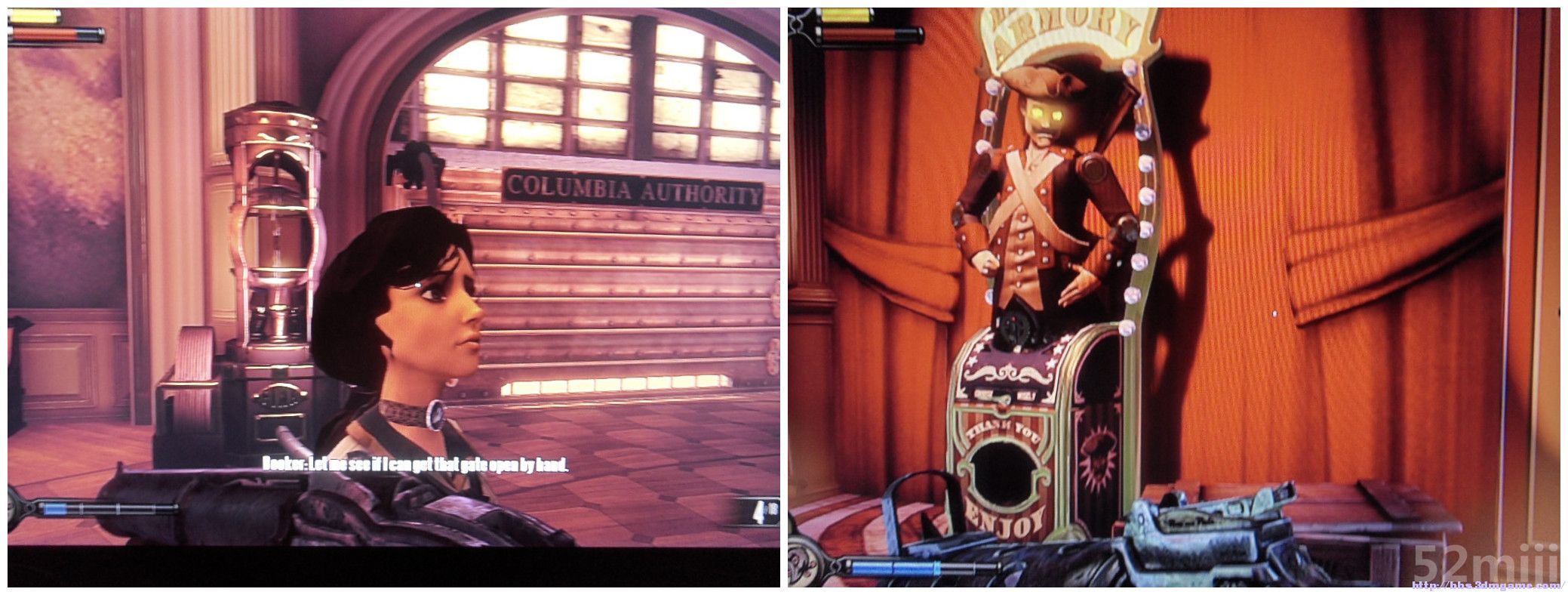1568x595 pixels.
Task: Click the bbs.3dmgame.com watermark link
Action: tap(1488, 585)
